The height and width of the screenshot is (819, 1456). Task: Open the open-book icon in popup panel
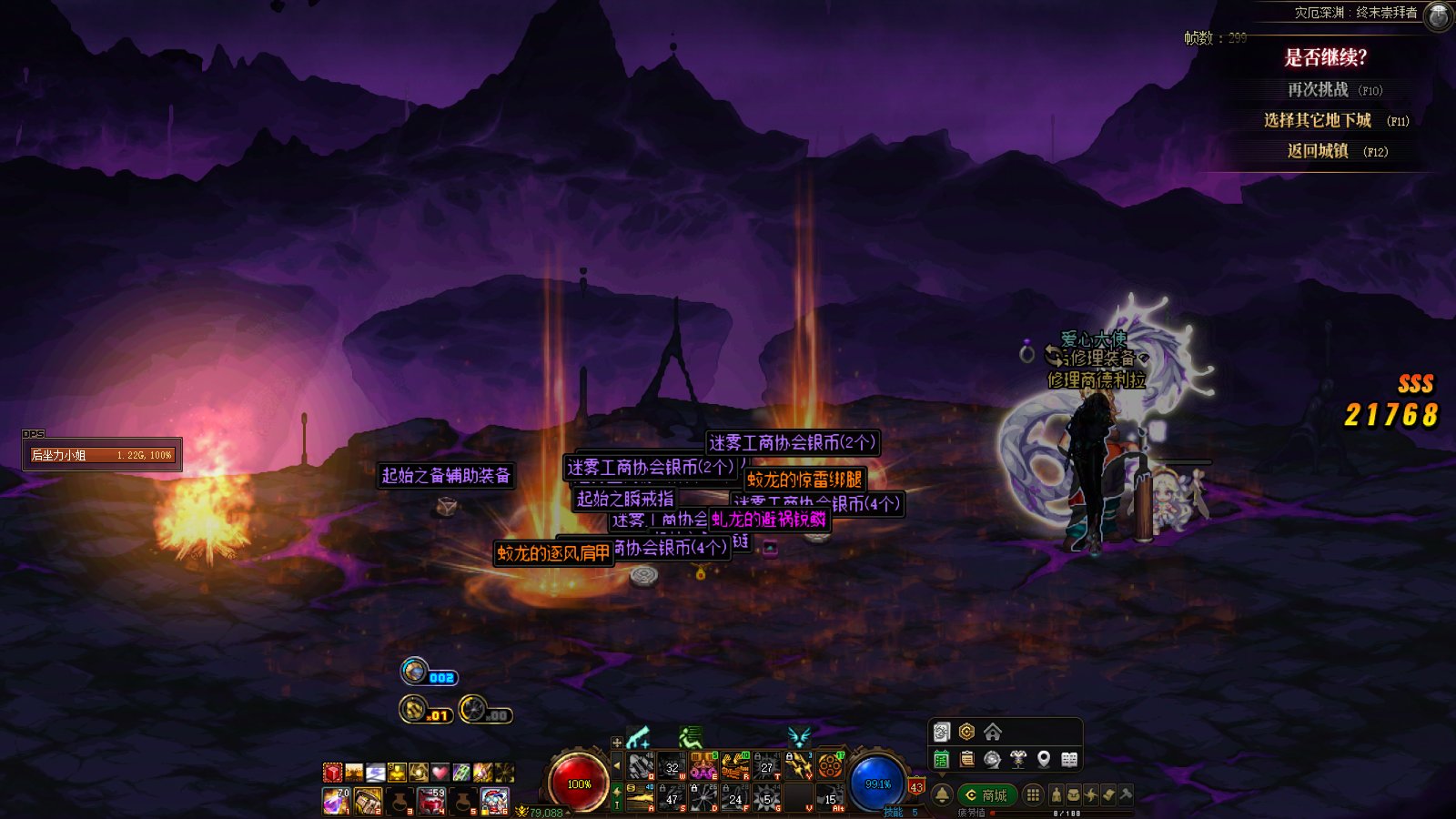1069,759
